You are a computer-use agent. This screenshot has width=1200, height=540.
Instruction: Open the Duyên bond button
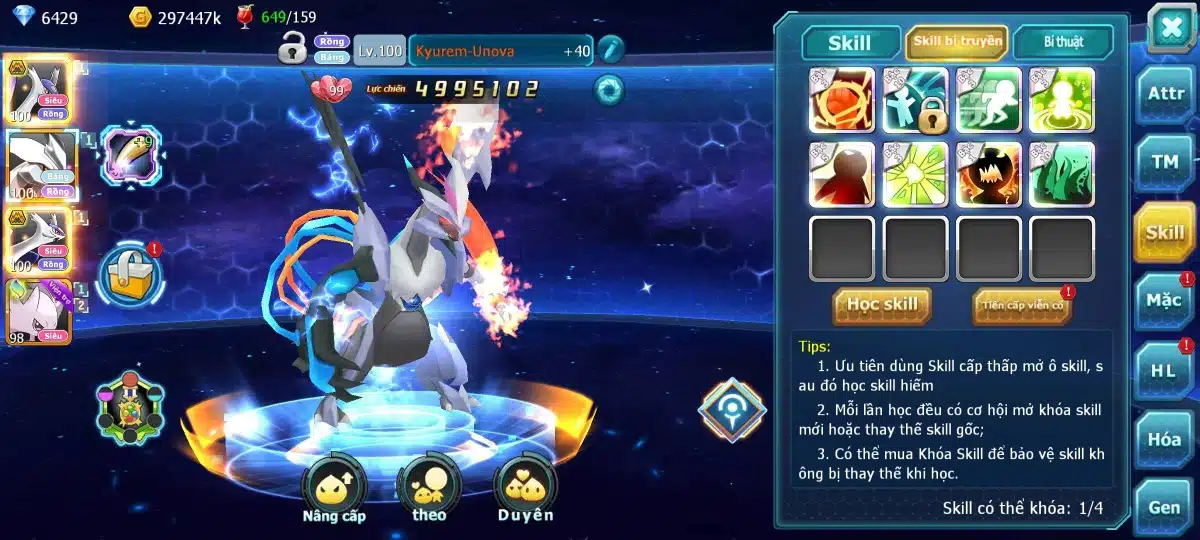pyautogui.click(x=525, y=492)
